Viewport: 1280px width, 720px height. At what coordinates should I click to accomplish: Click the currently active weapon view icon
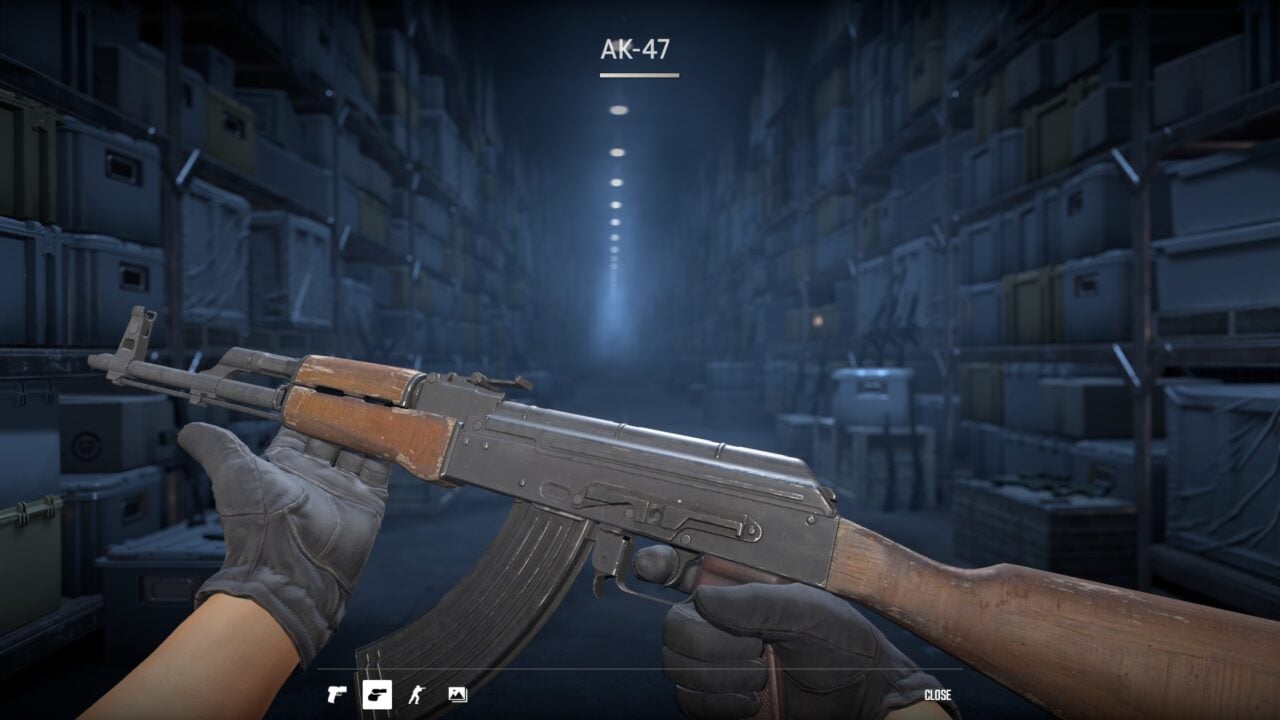378,694
